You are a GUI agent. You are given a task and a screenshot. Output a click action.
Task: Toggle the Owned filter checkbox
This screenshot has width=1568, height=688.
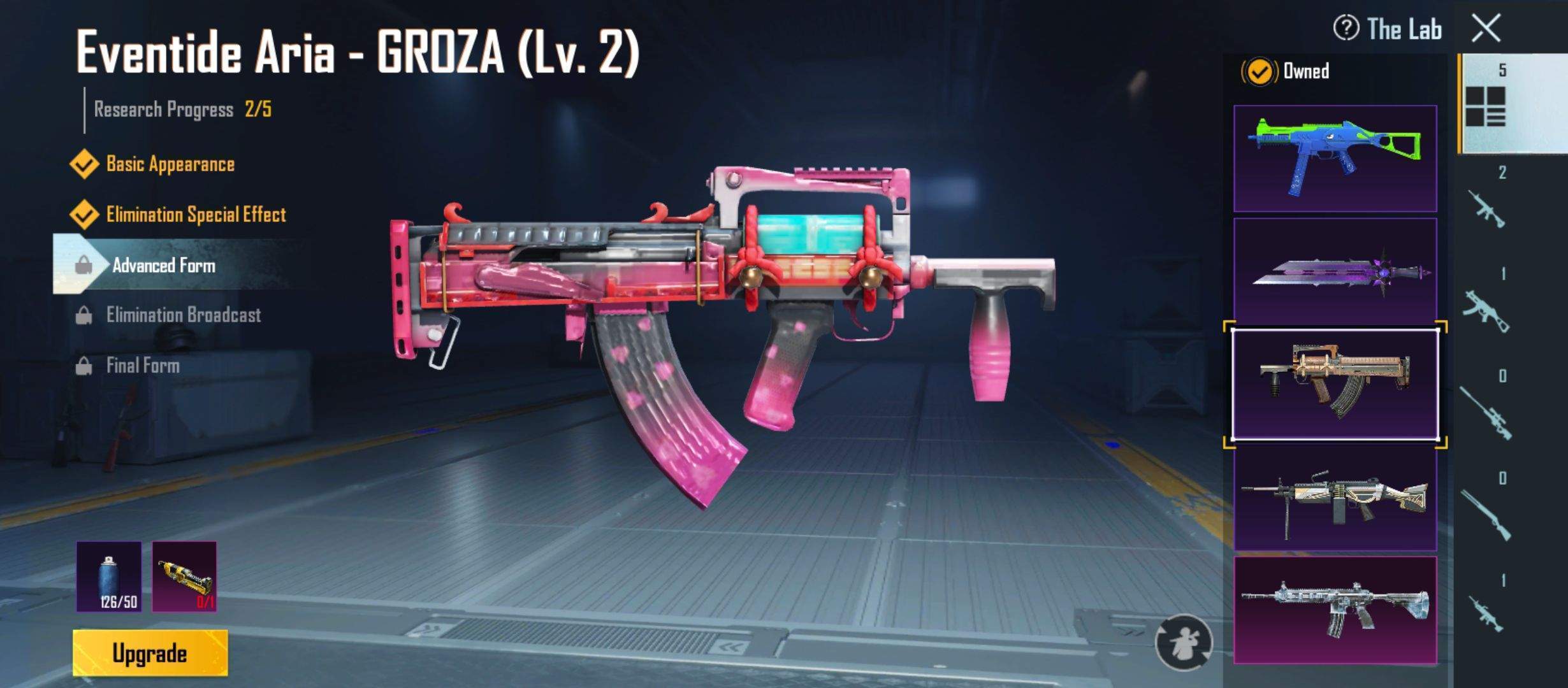[x=1259, y=71]
